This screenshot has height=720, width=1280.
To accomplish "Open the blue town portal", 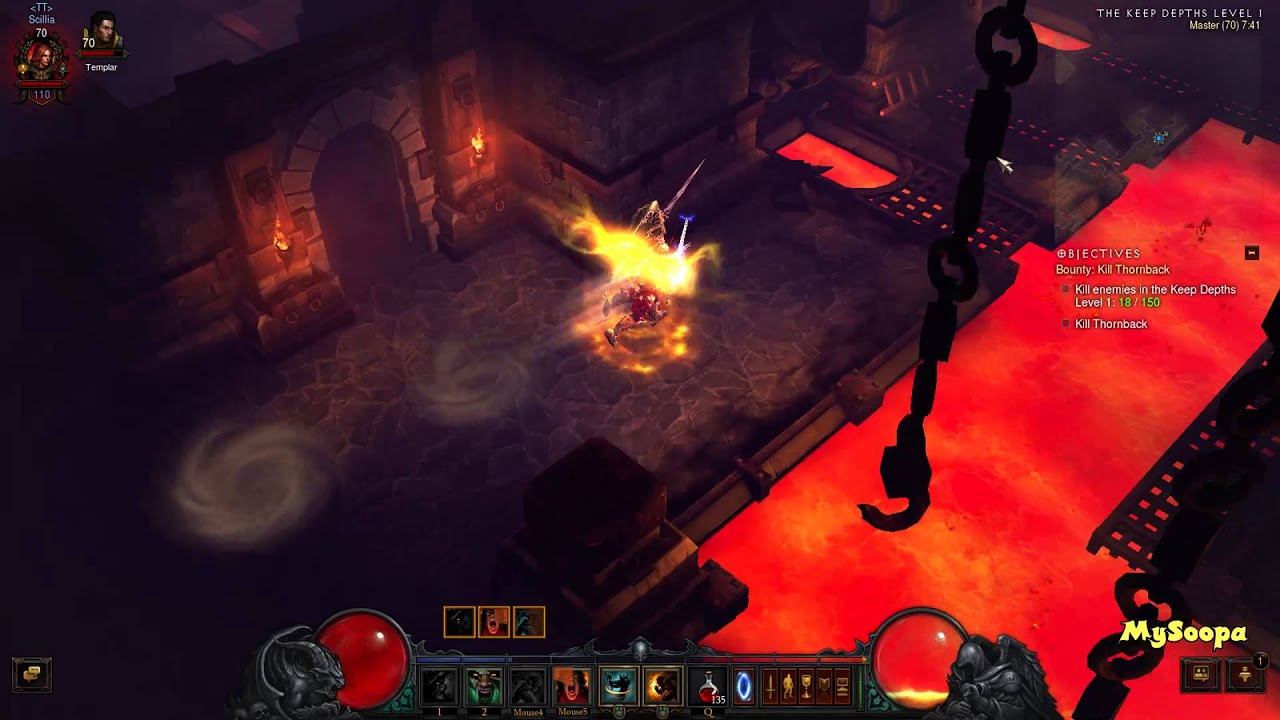I will (x=743, y=687).
